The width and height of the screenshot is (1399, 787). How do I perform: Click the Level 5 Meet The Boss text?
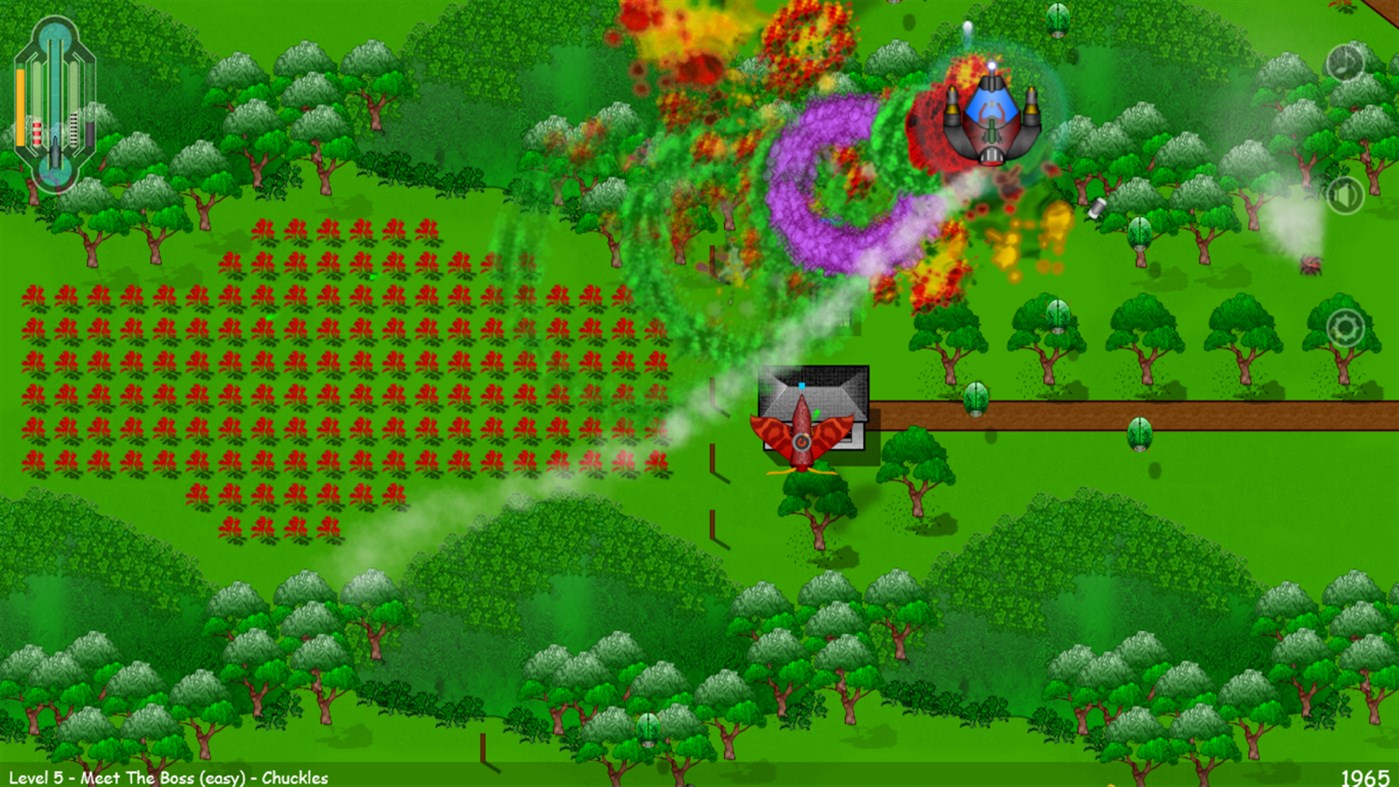(165, 775)
